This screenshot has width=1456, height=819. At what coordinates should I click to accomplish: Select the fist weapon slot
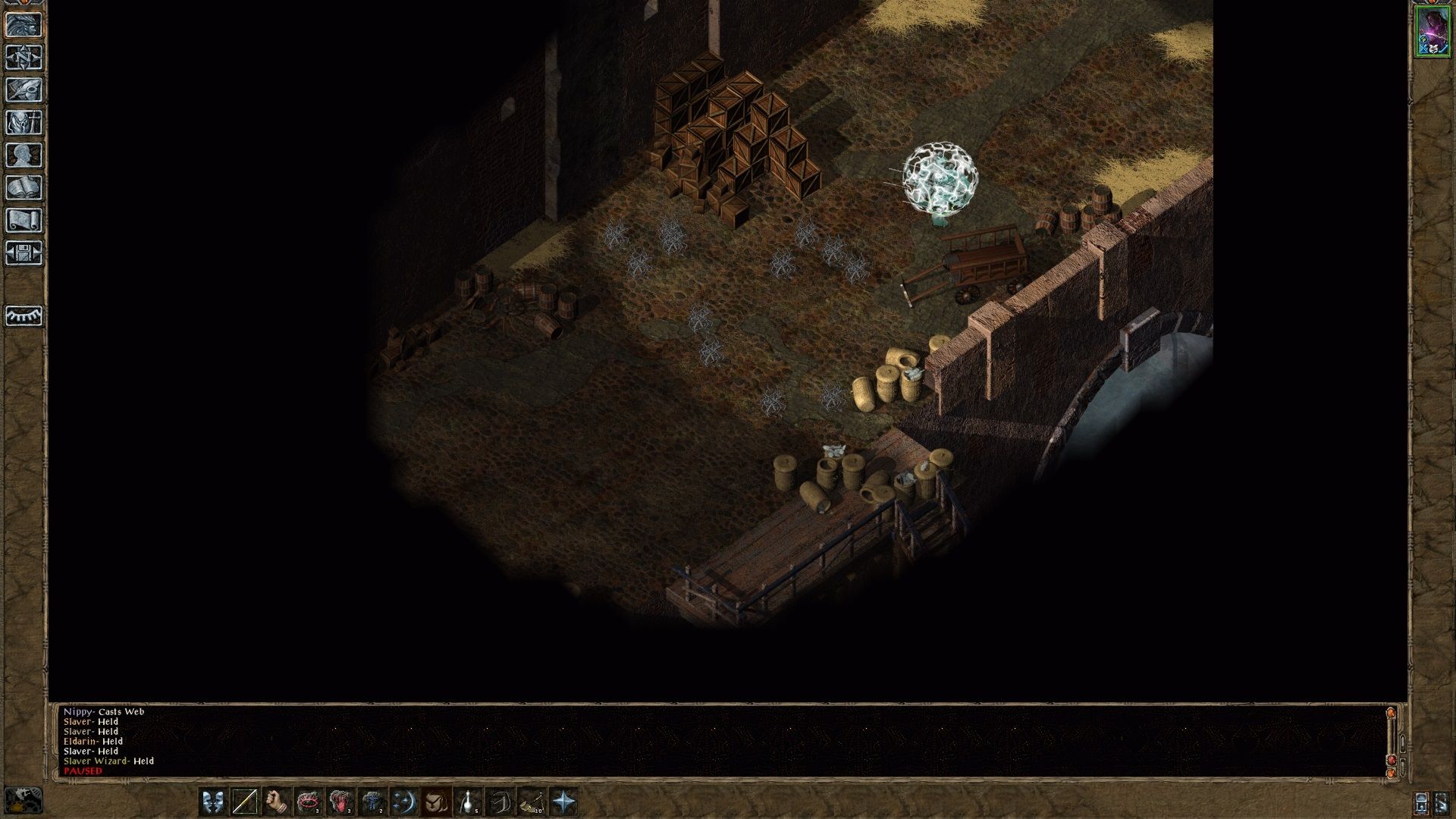coord(277,802)
